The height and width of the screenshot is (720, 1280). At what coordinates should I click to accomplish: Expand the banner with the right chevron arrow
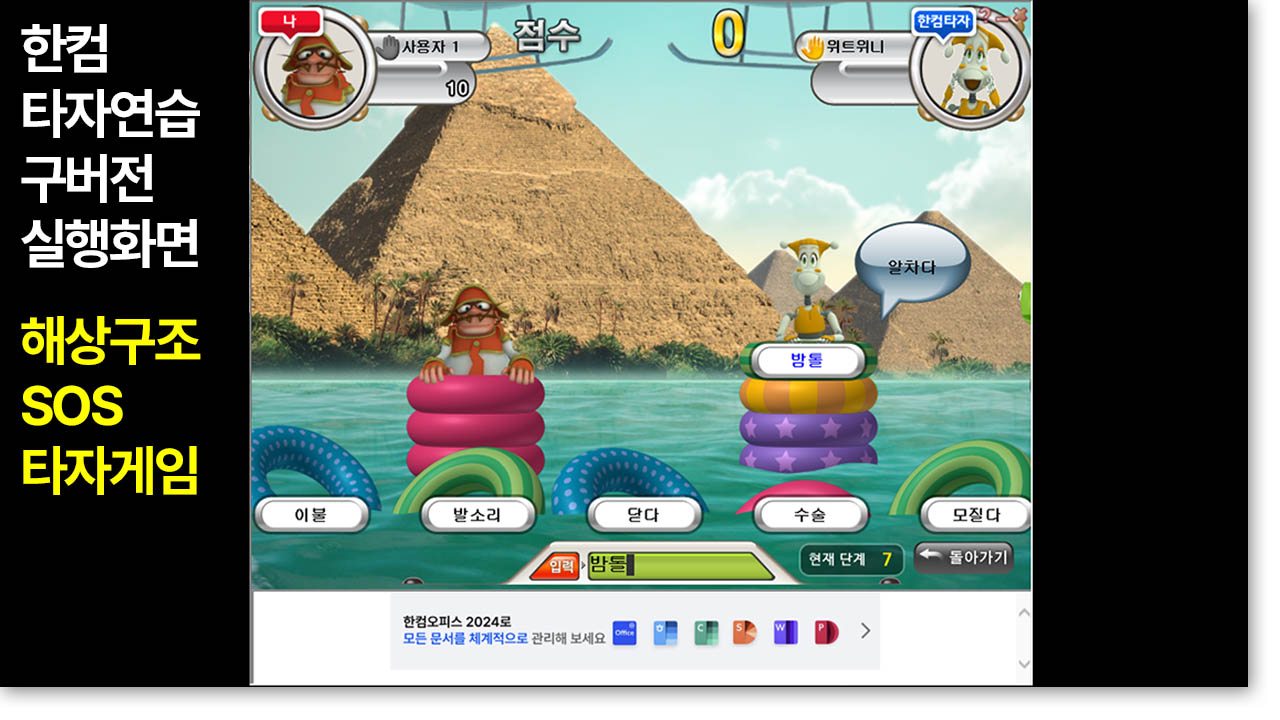coord(864,632)
